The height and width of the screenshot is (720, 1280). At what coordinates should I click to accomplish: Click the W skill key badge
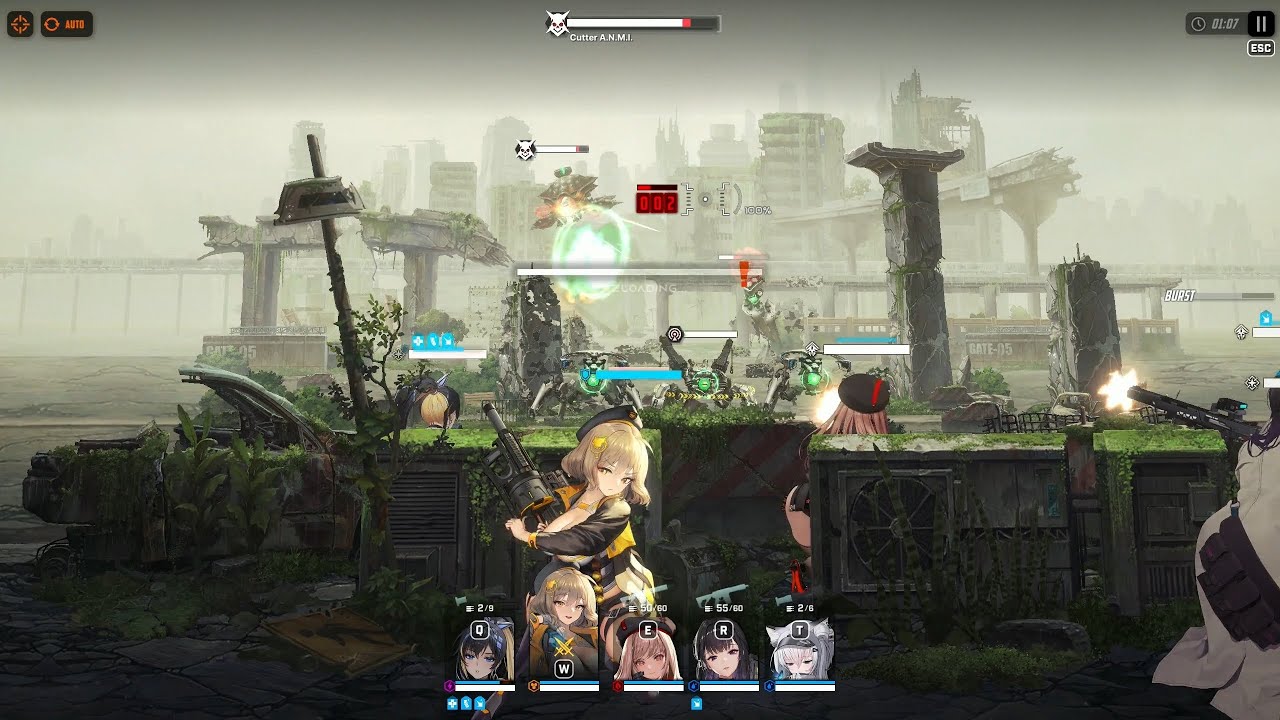coord(564,667)
